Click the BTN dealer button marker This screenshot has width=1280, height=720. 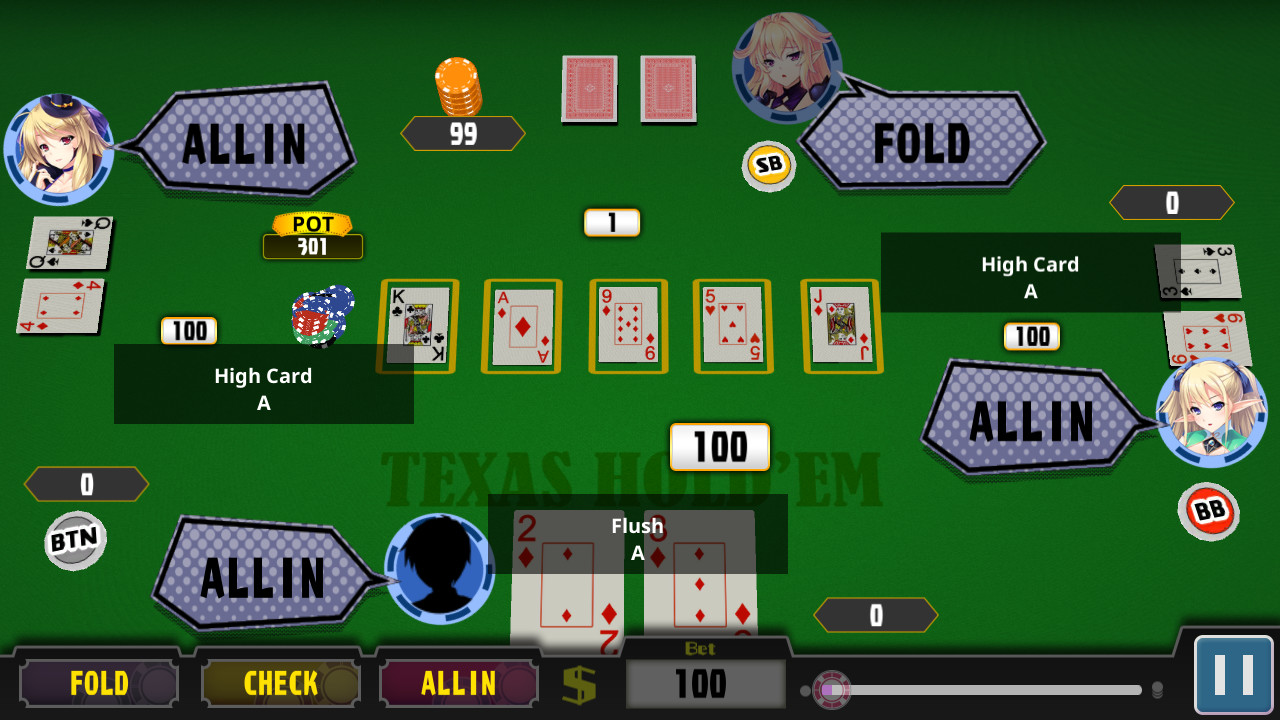point(75,541)
